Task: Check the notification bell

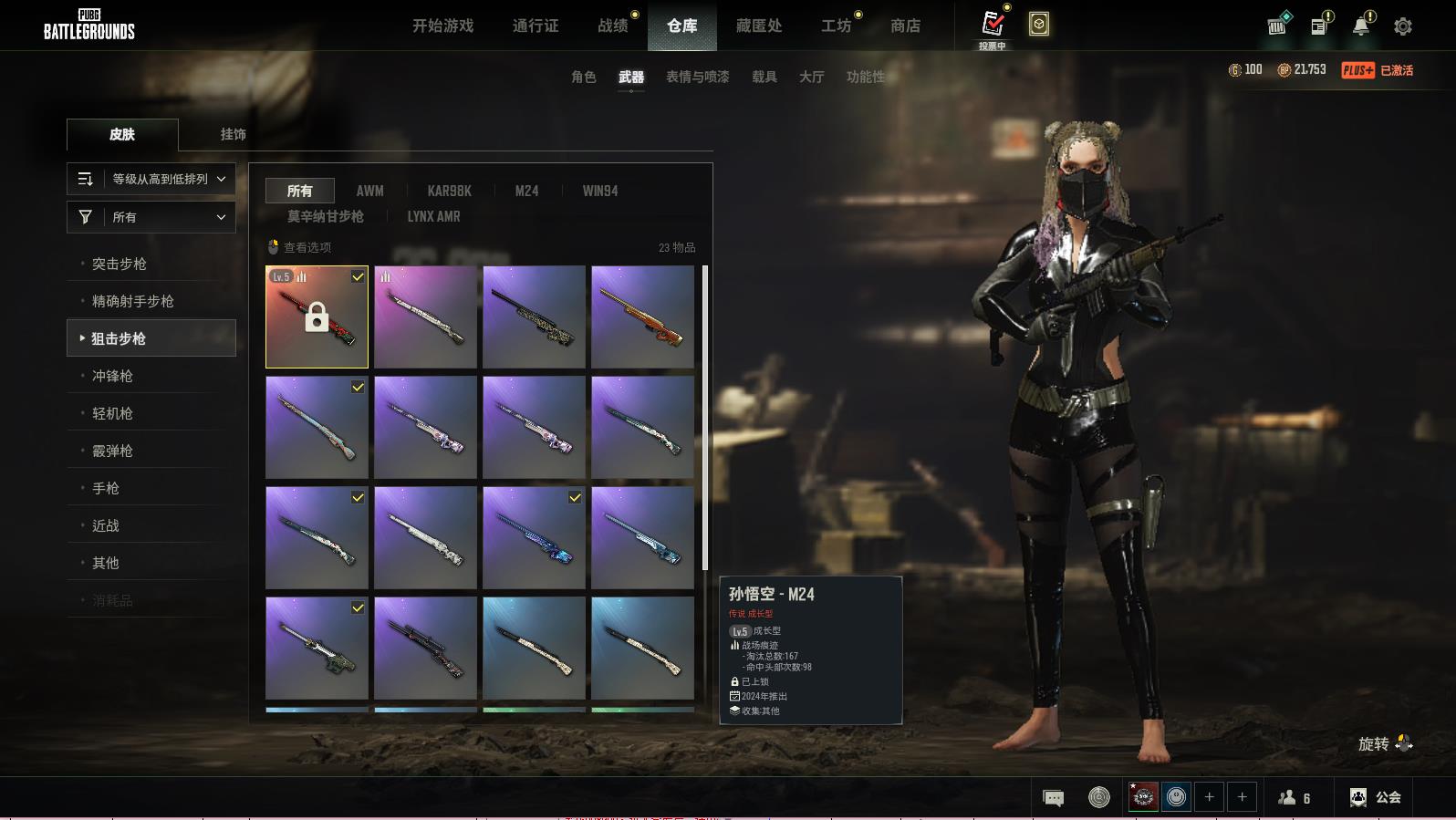Action: coord(1360,26)
